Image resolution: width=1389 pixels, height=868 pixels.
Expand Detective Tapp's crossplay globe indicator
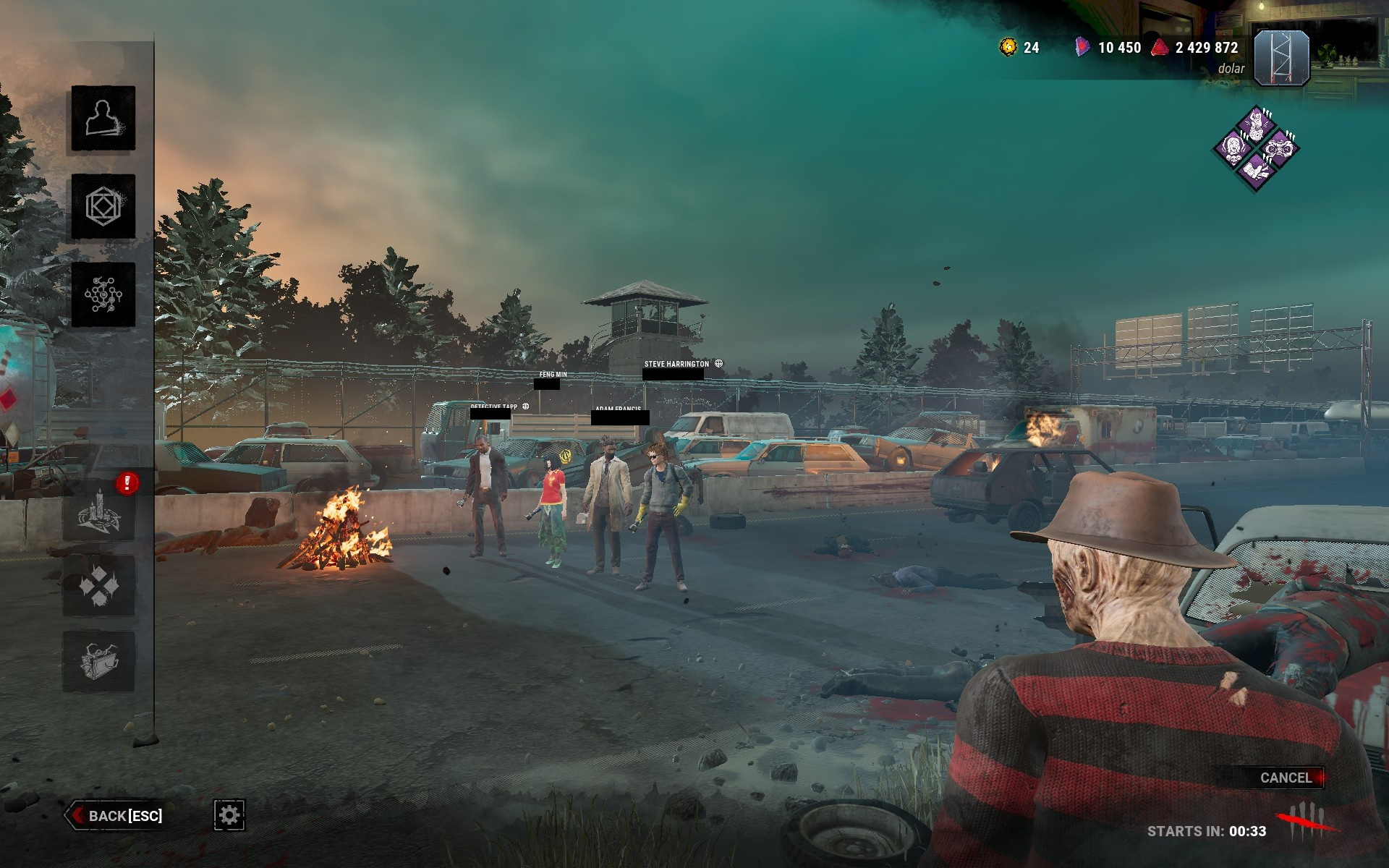click(x=525, y=407)
